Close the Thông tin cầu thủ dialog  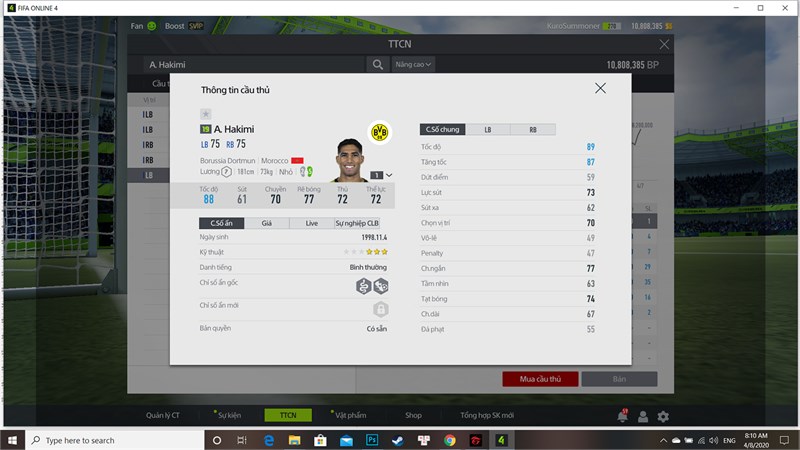coord(600,88)
